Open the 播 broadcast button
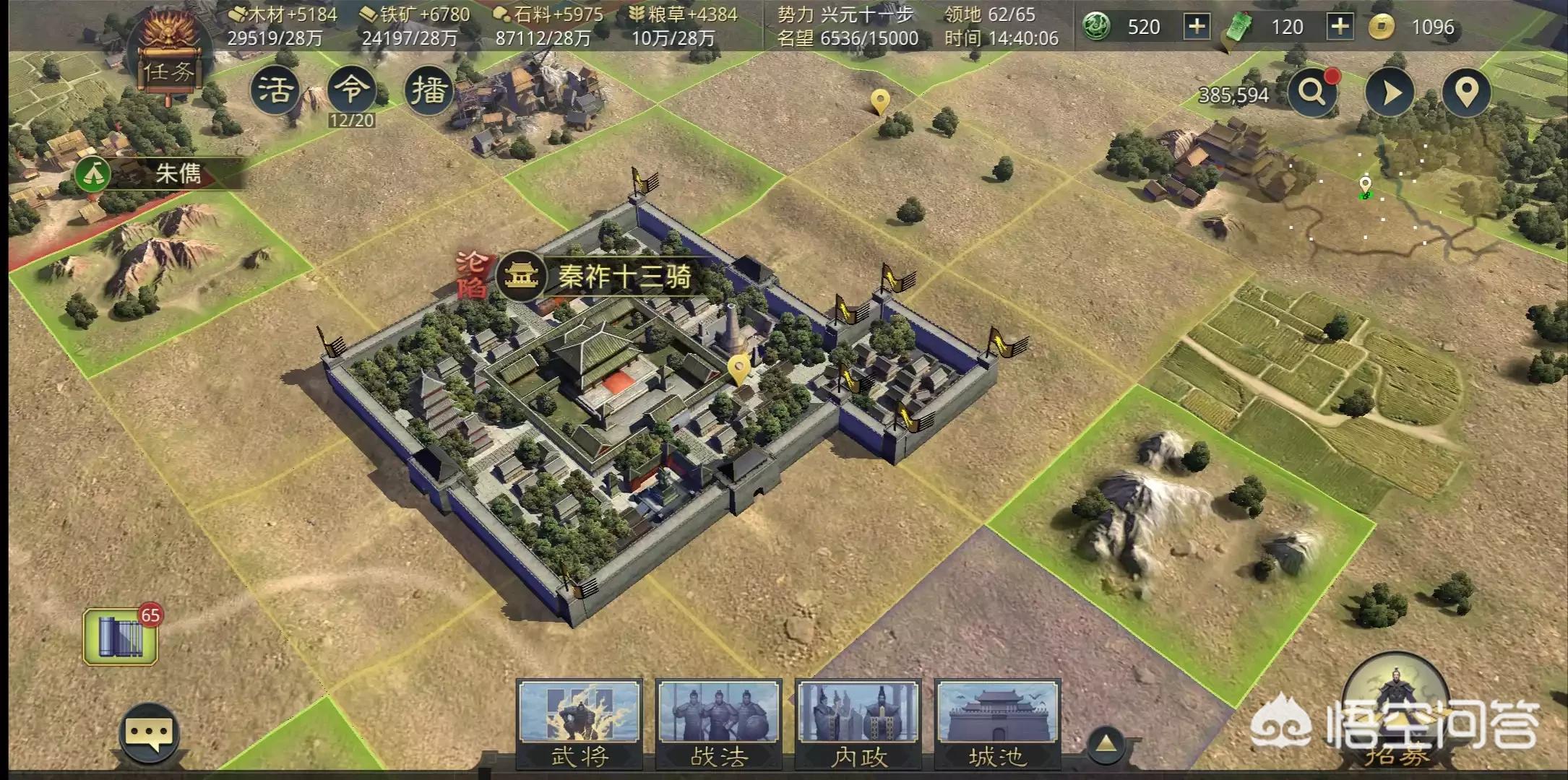This screenshot has width=1568, height=780. (428, 90)
